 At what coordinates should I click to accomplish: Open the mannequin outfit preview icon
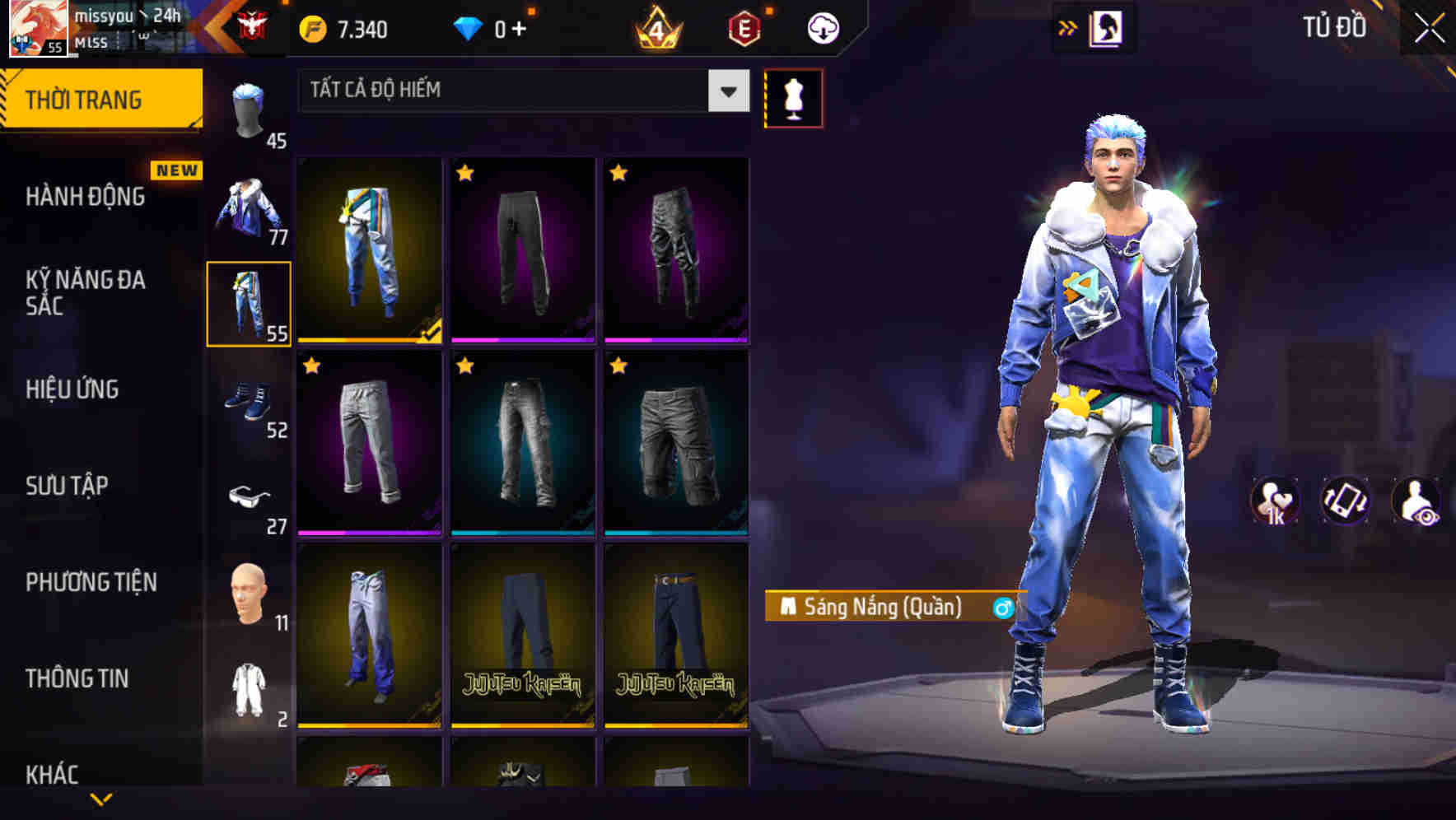click(794, 97)
